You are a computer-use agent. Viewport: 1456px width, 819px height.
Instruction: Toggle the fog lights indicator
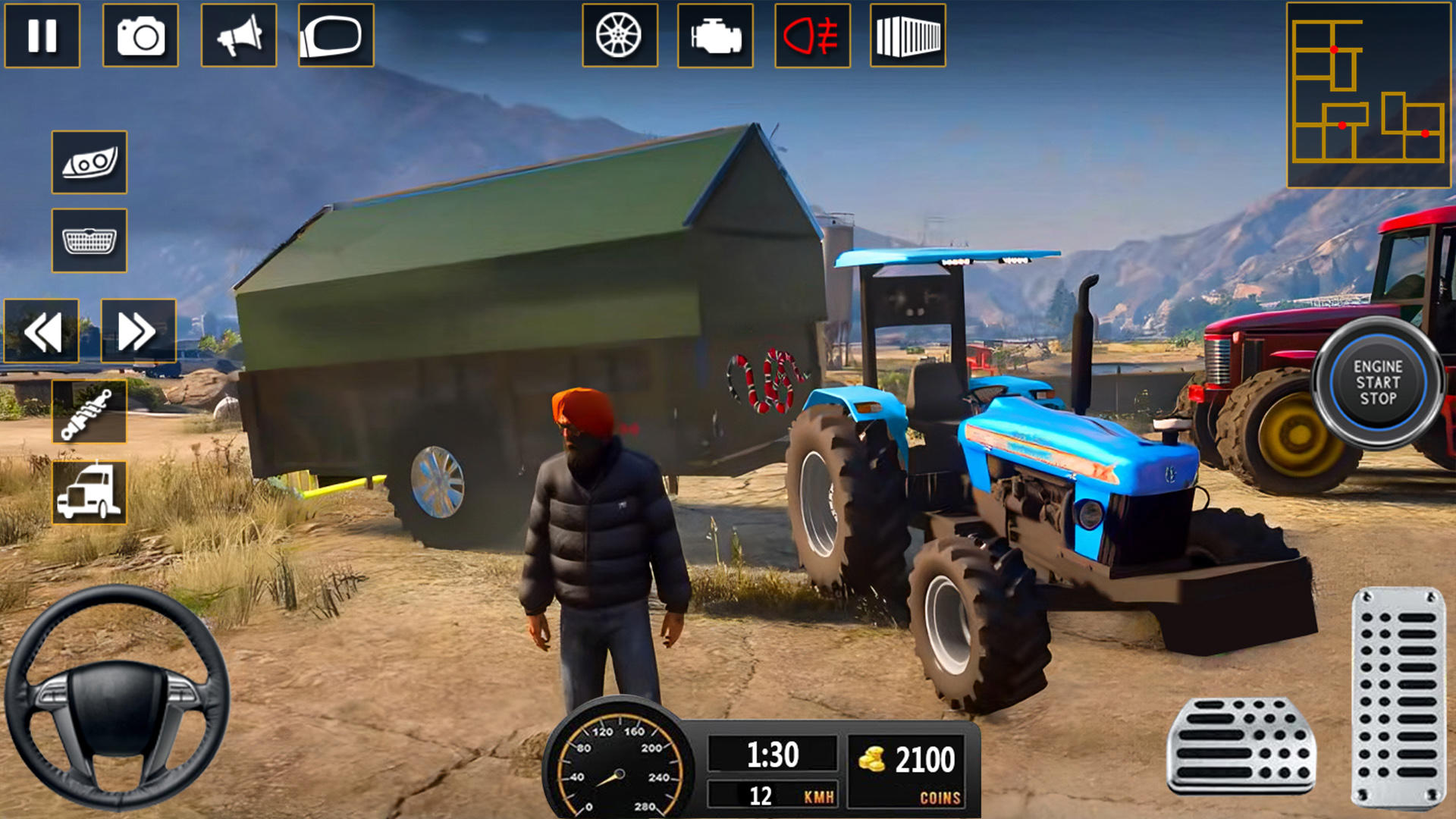[x=810, y=36]
